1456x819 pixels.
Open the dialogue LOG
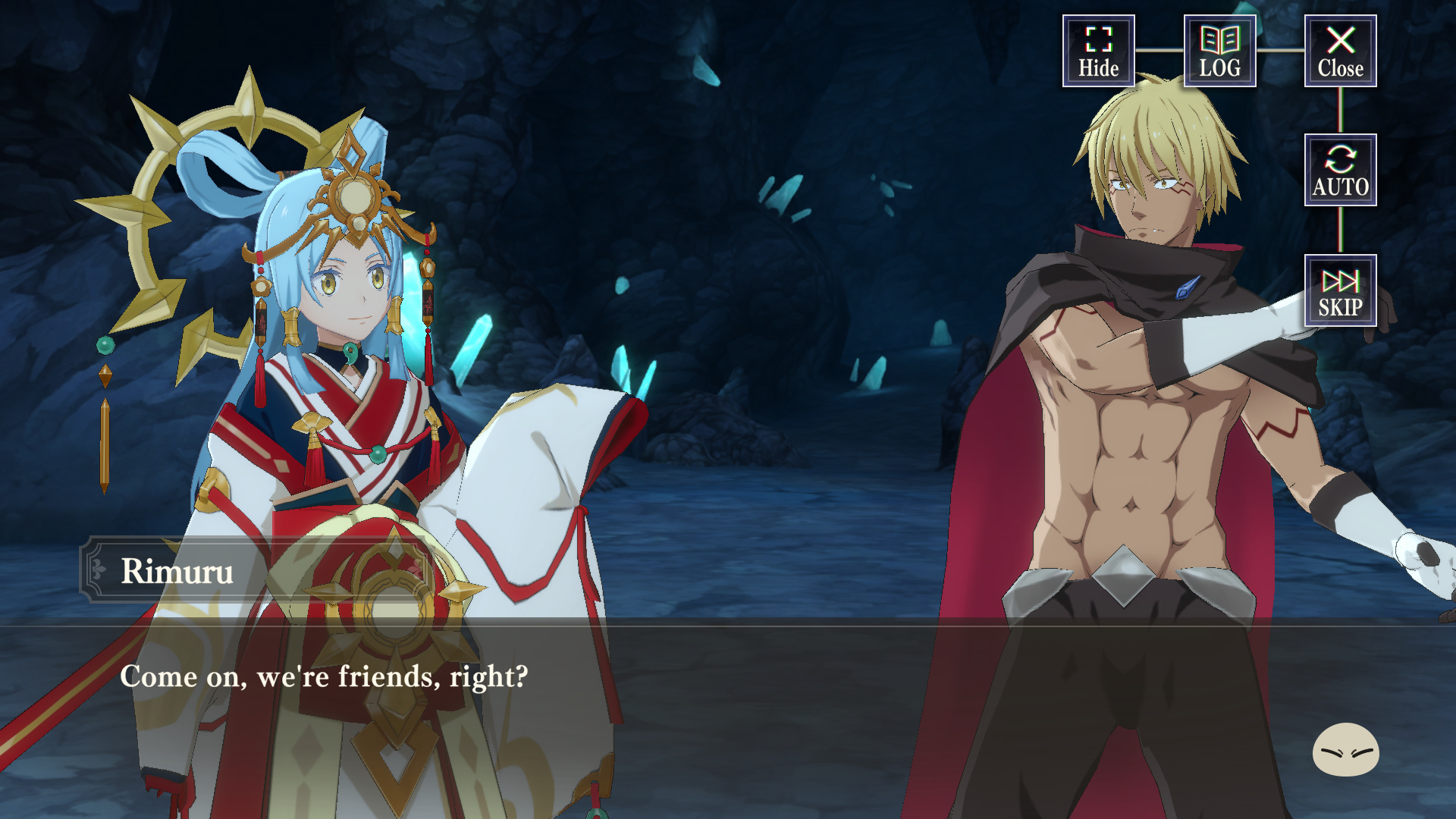1219,51
